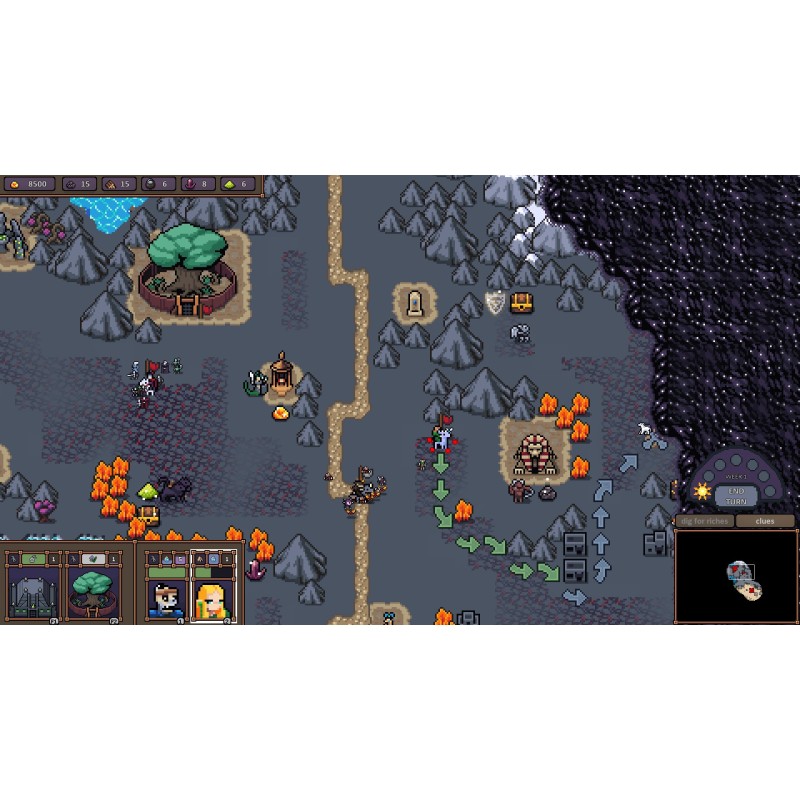Open the clues panel
The height and width of the screenshot is (800, 800).
tap(765, 521)
